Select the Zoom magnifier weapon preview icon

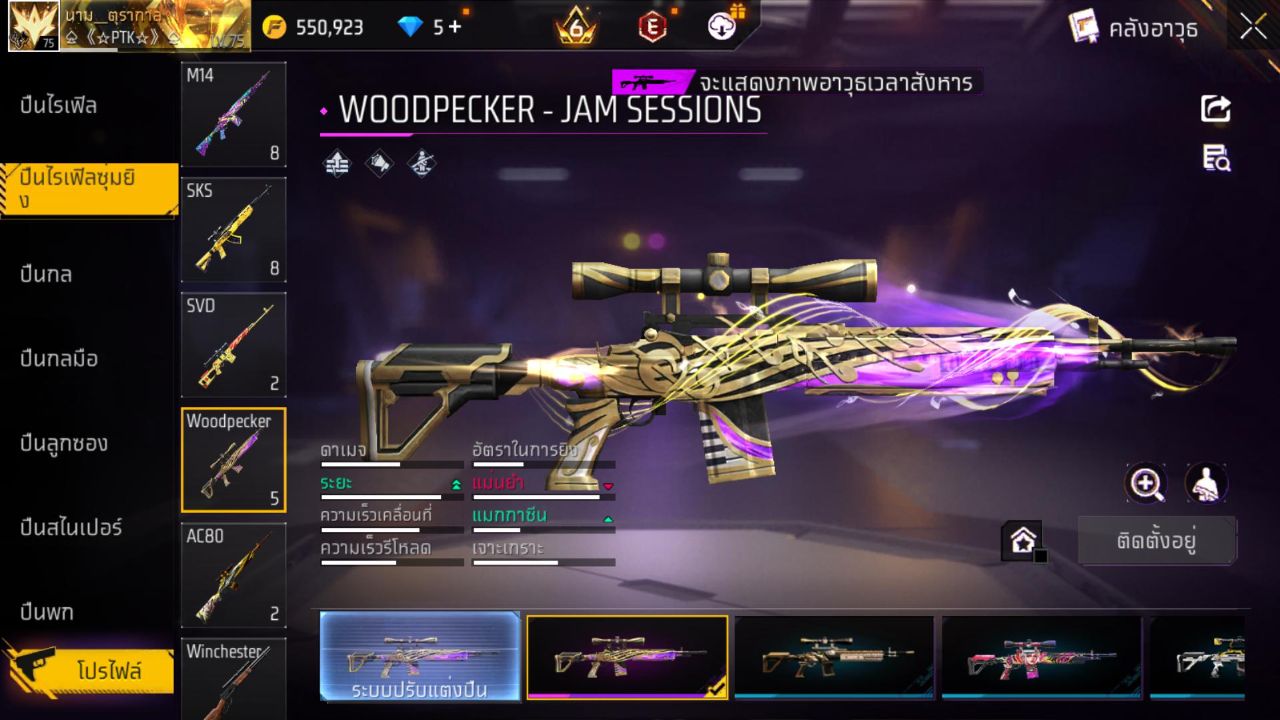[1146, 485]
